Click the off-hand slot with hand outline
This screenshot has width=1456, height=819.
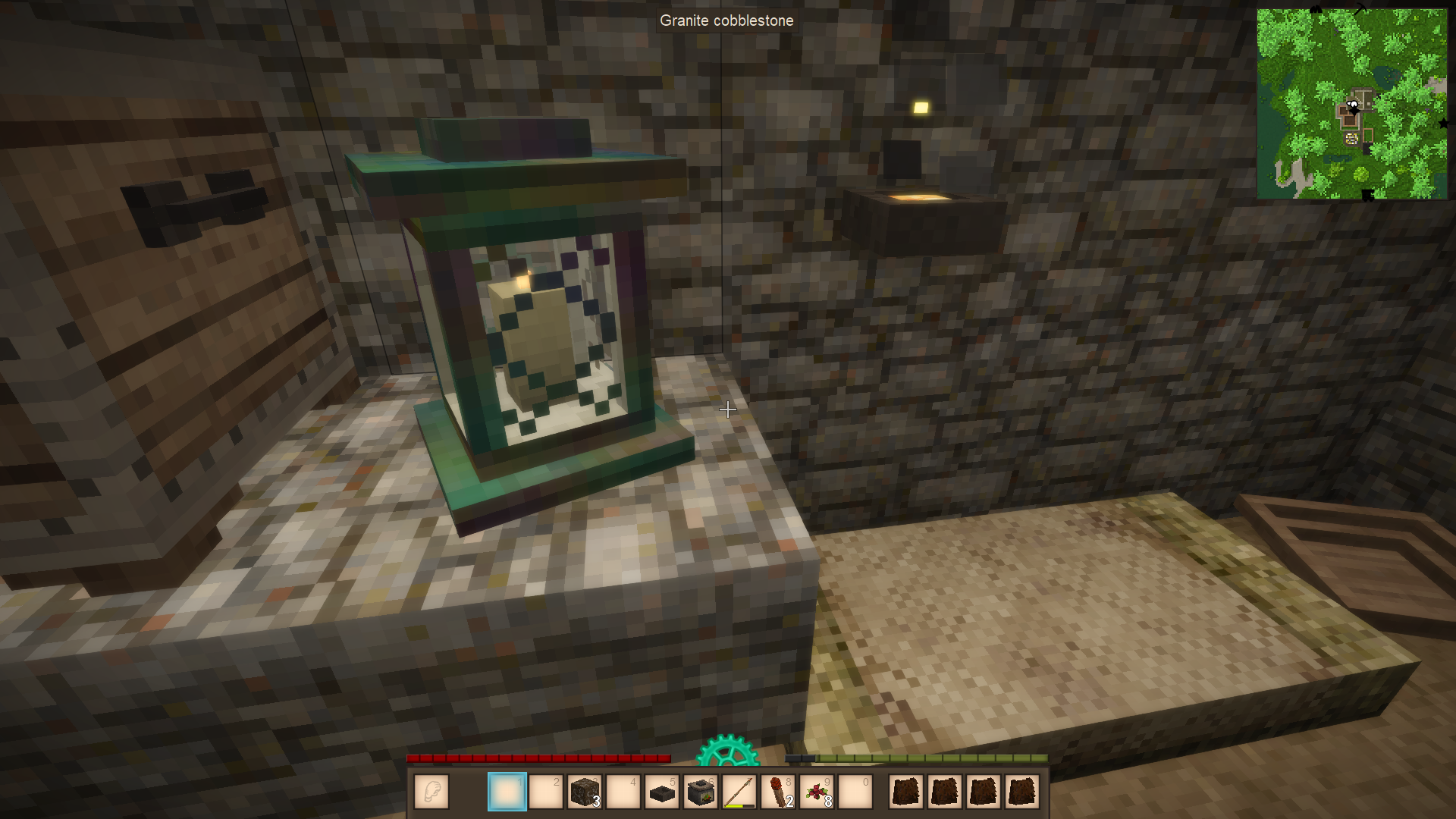coord(431,792)
